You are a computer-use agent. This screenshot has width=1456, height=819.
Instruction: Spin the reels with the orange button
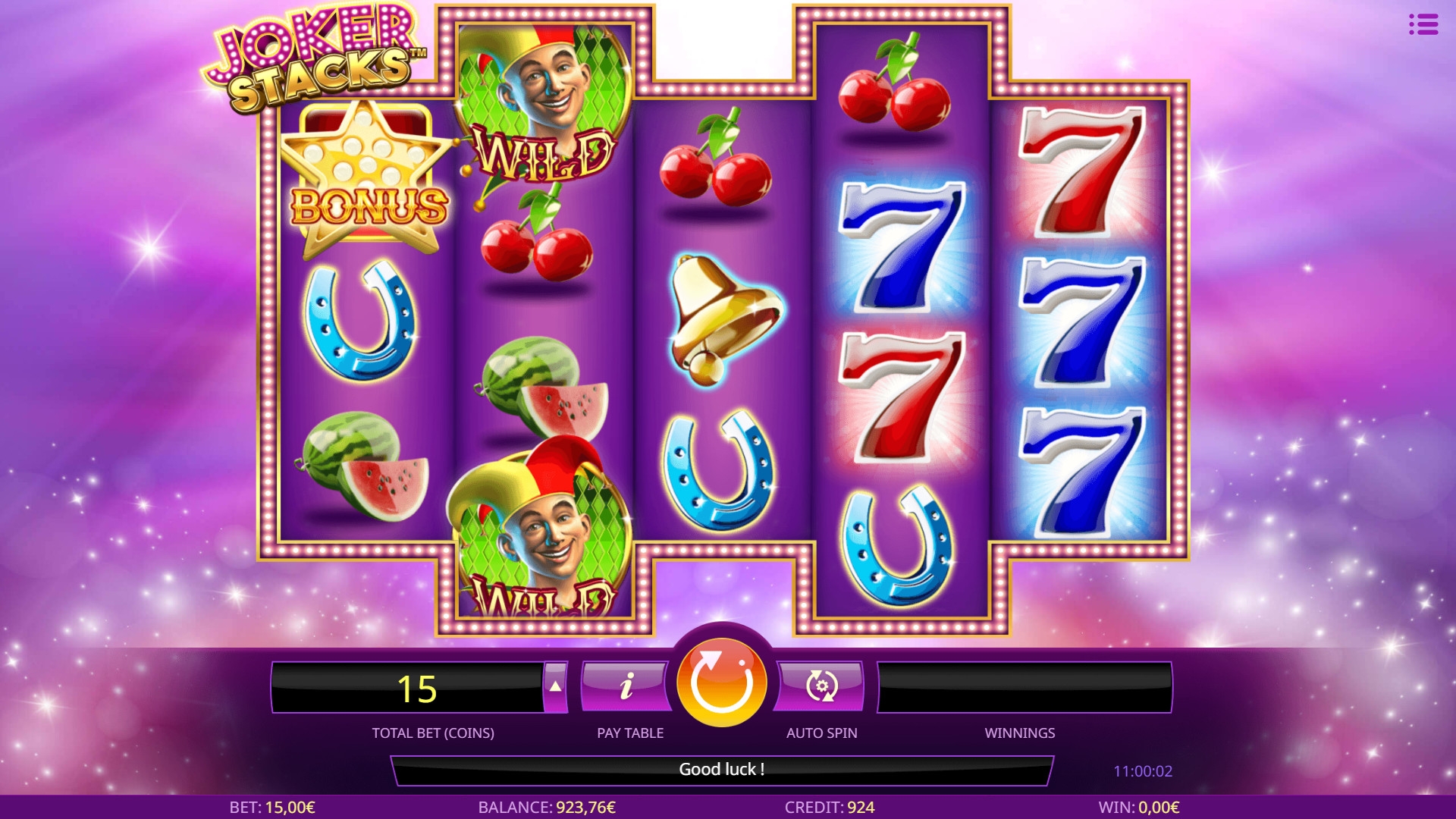(721, 682)
